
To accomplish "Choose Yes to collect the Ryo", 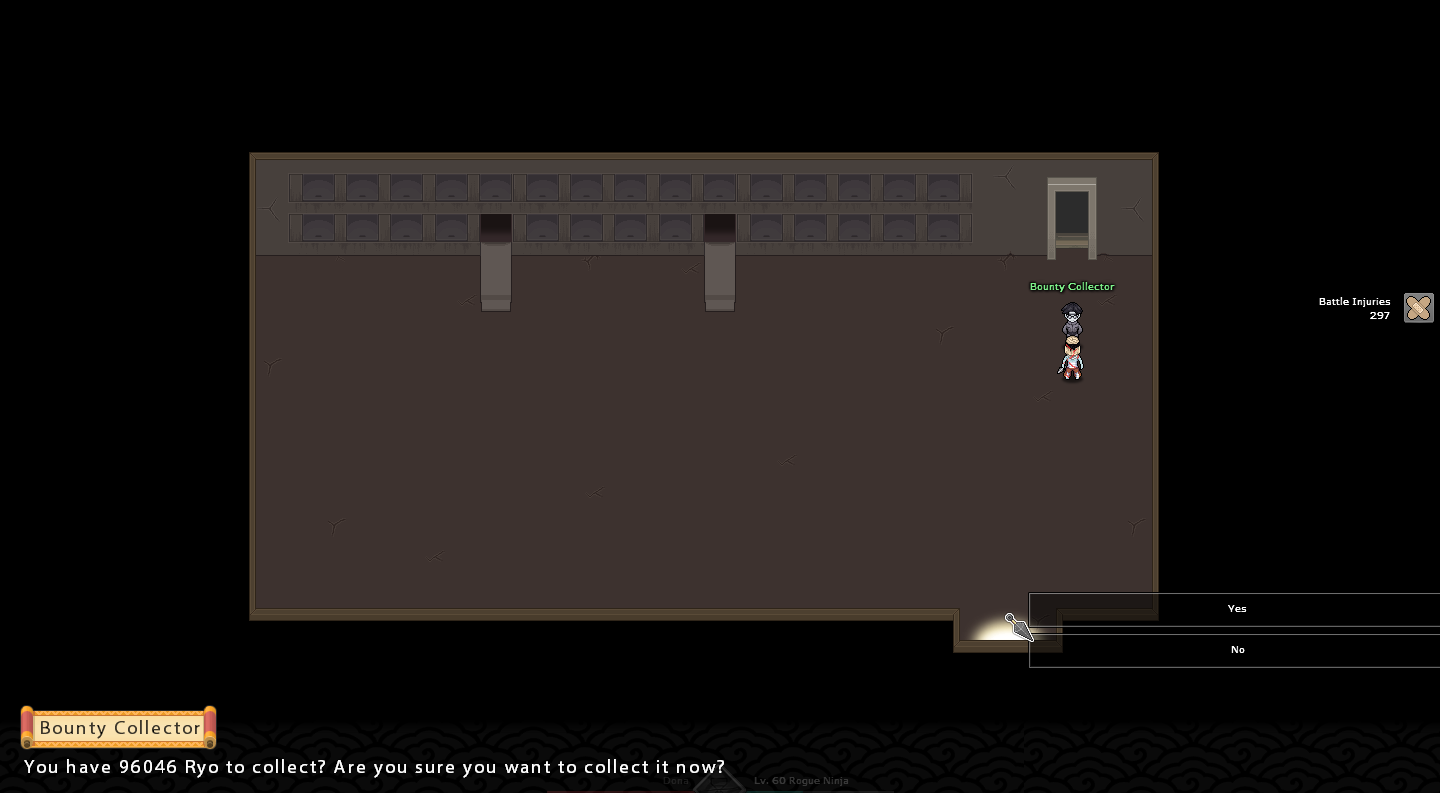I will click(x=1236, y=609).
